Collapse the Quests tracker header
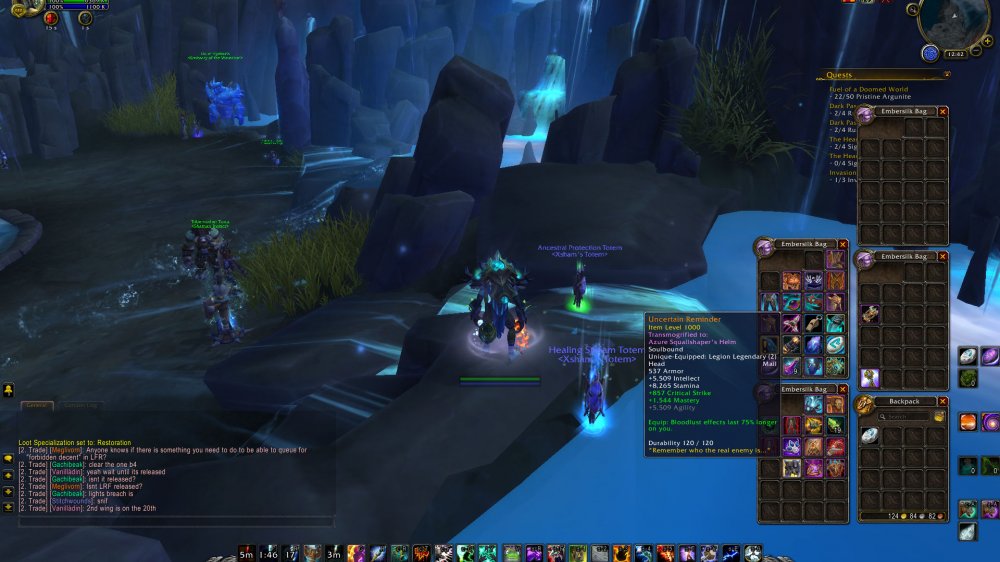1000x562 pixels. pyautogui.click(x=946, y=74)
